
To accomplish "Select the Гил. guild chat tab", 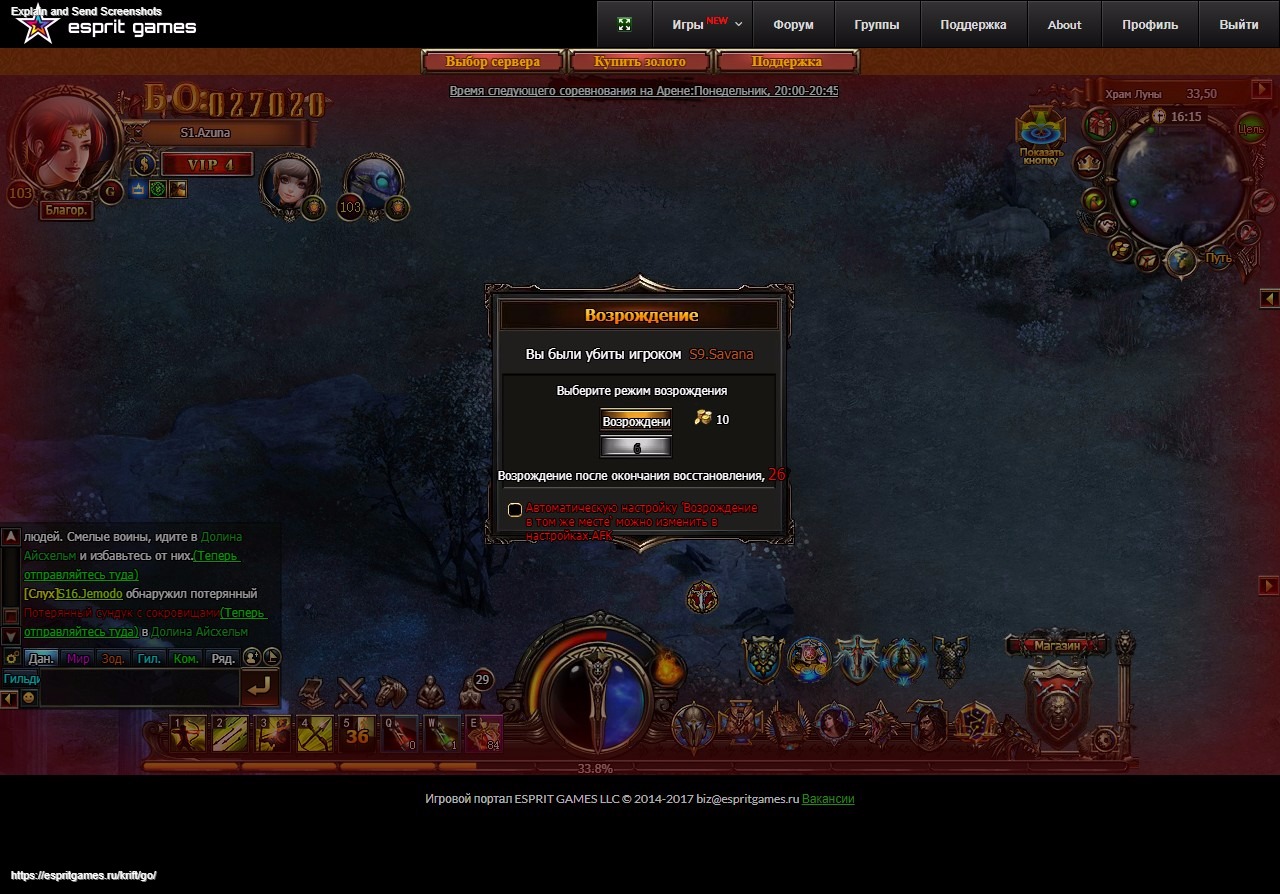I will pyautogui.click(x=149, y=659).
